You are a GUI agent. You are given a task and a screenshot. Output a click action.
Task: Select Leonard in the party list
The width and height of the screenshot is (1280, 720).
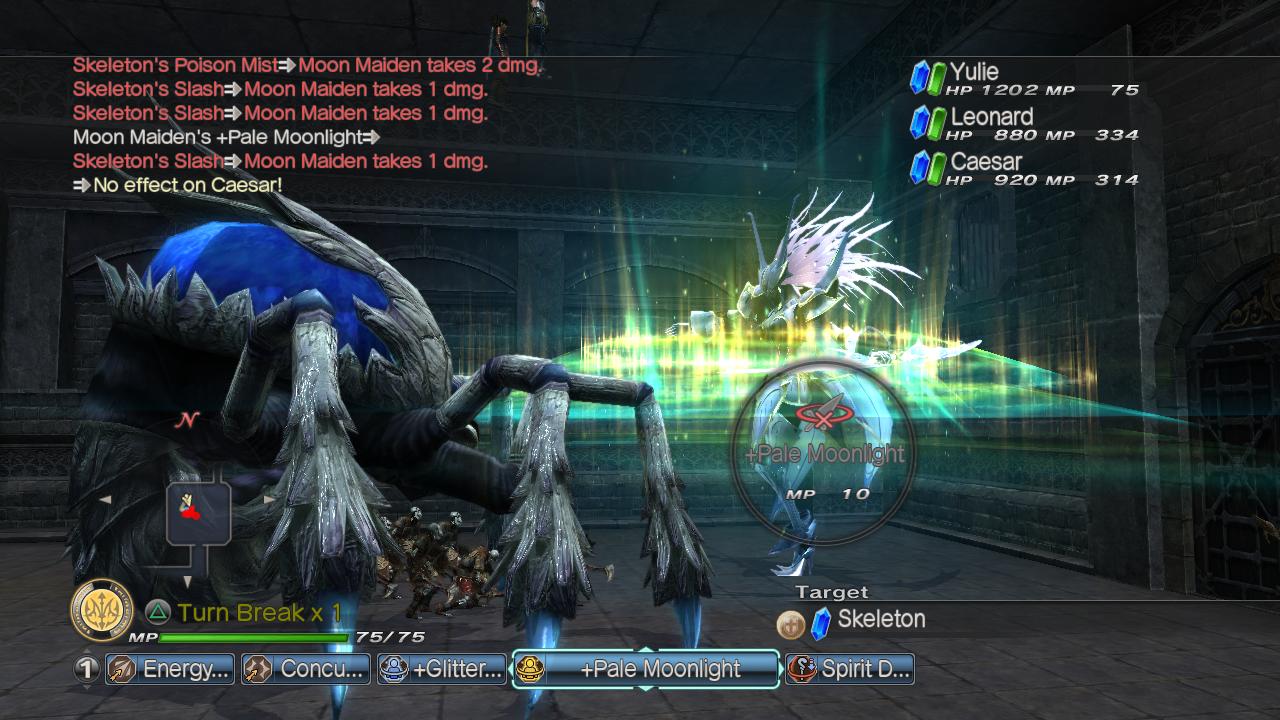(x=1024, y=123)
